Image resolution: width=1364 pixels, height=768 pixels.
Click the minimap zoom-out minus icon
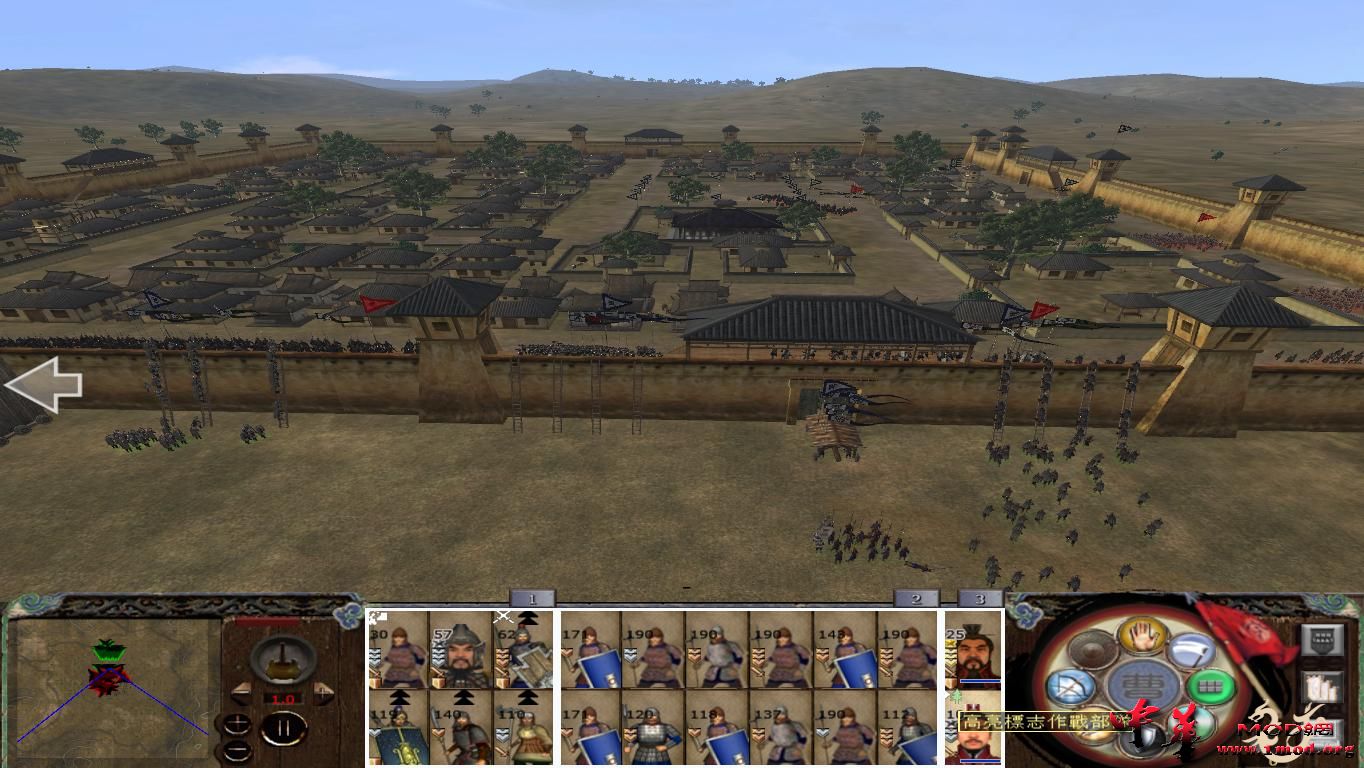pyautogui.click(x=237, y=749)
